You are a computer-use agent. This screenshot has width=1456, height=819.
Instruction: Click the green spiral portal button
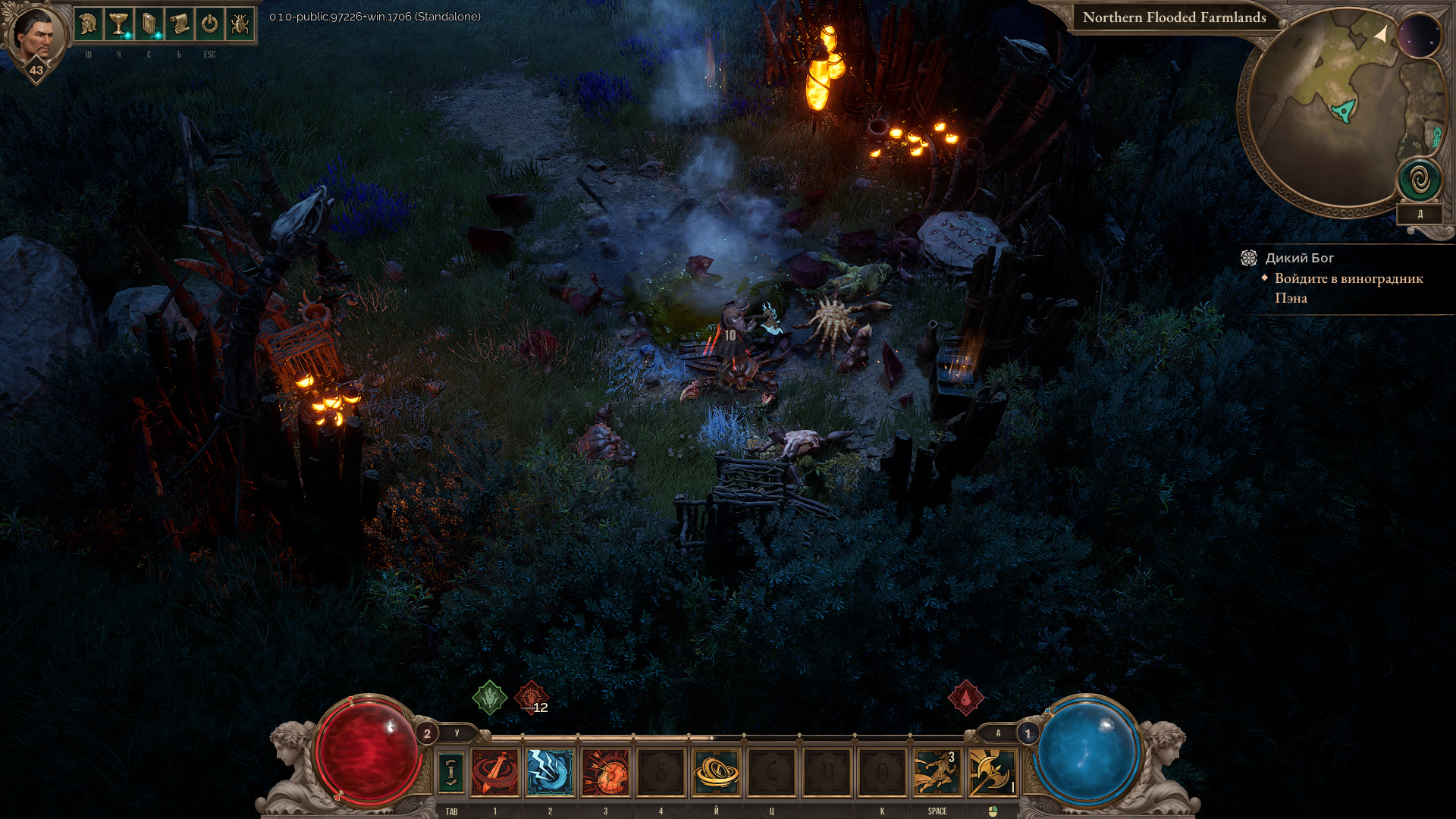point(1420,180)
